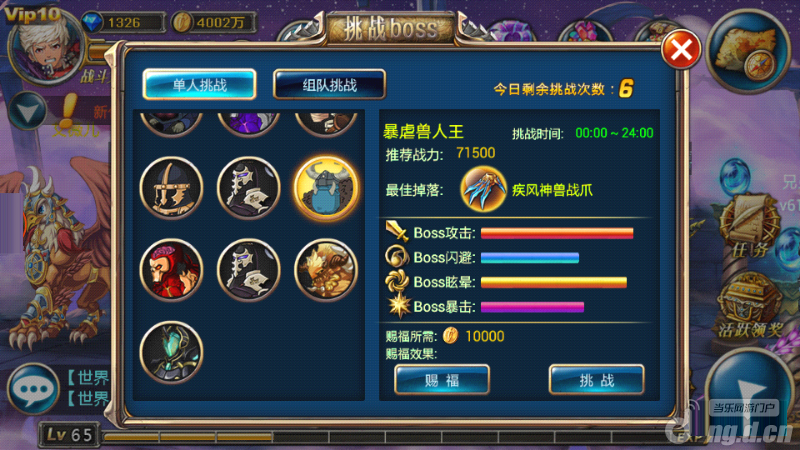Select the highlighted blue horned beast boss
Viewport: 800px width, 450px height.
[326, 188]
